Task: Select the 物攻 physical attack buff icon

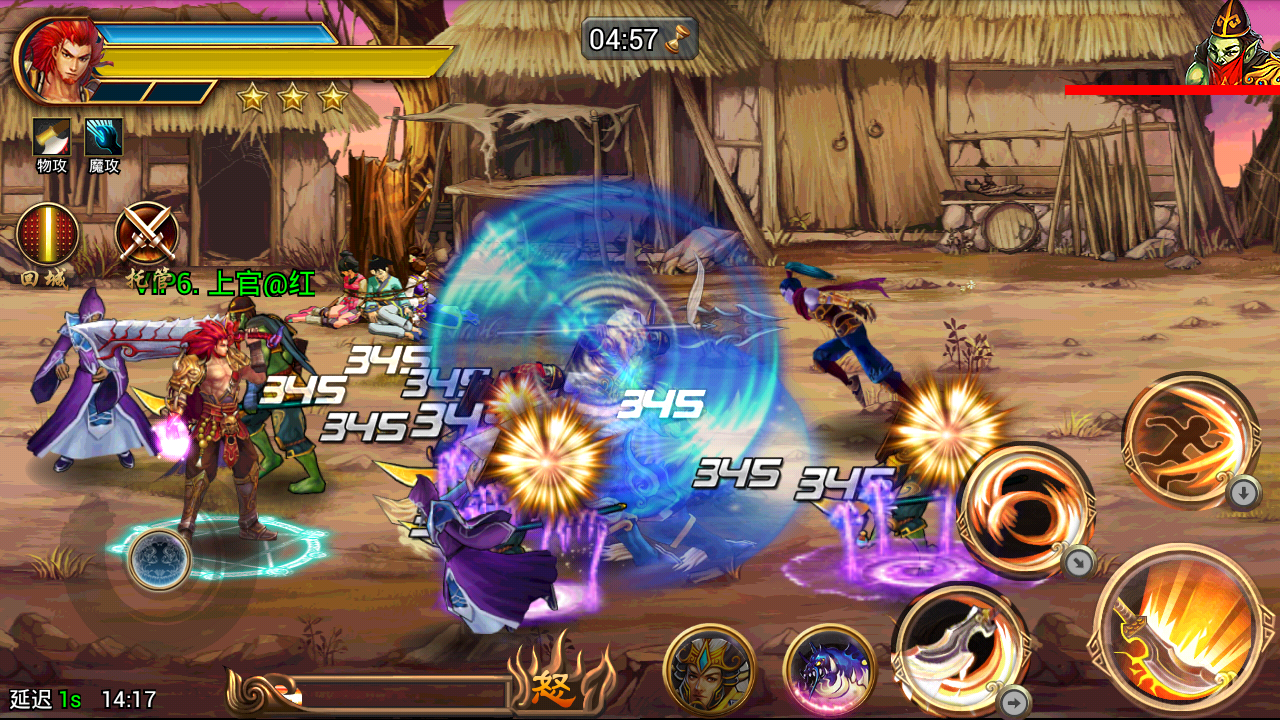Action: 51,138
